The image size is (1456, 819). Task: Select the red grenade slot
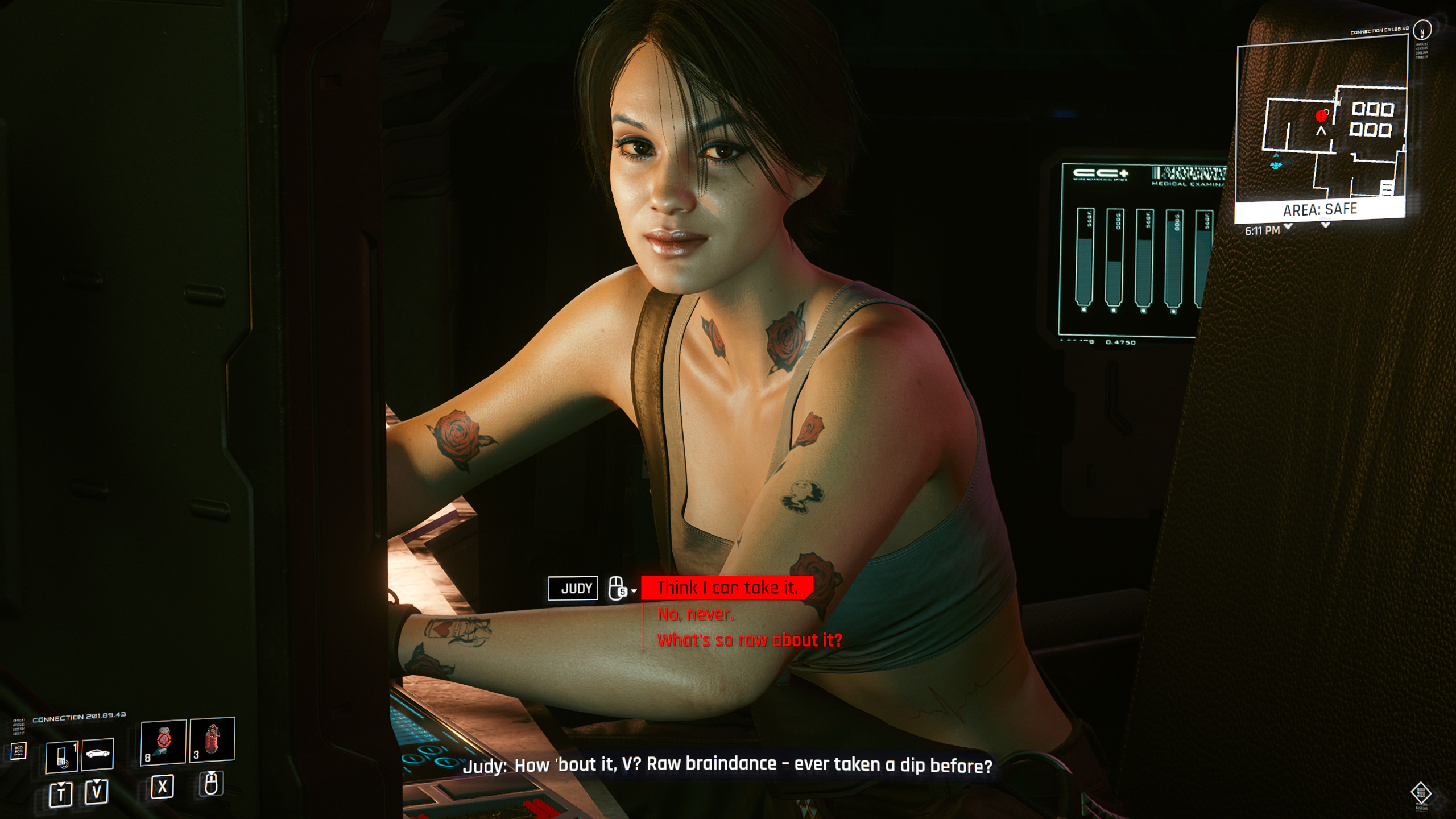pos(212,739)
